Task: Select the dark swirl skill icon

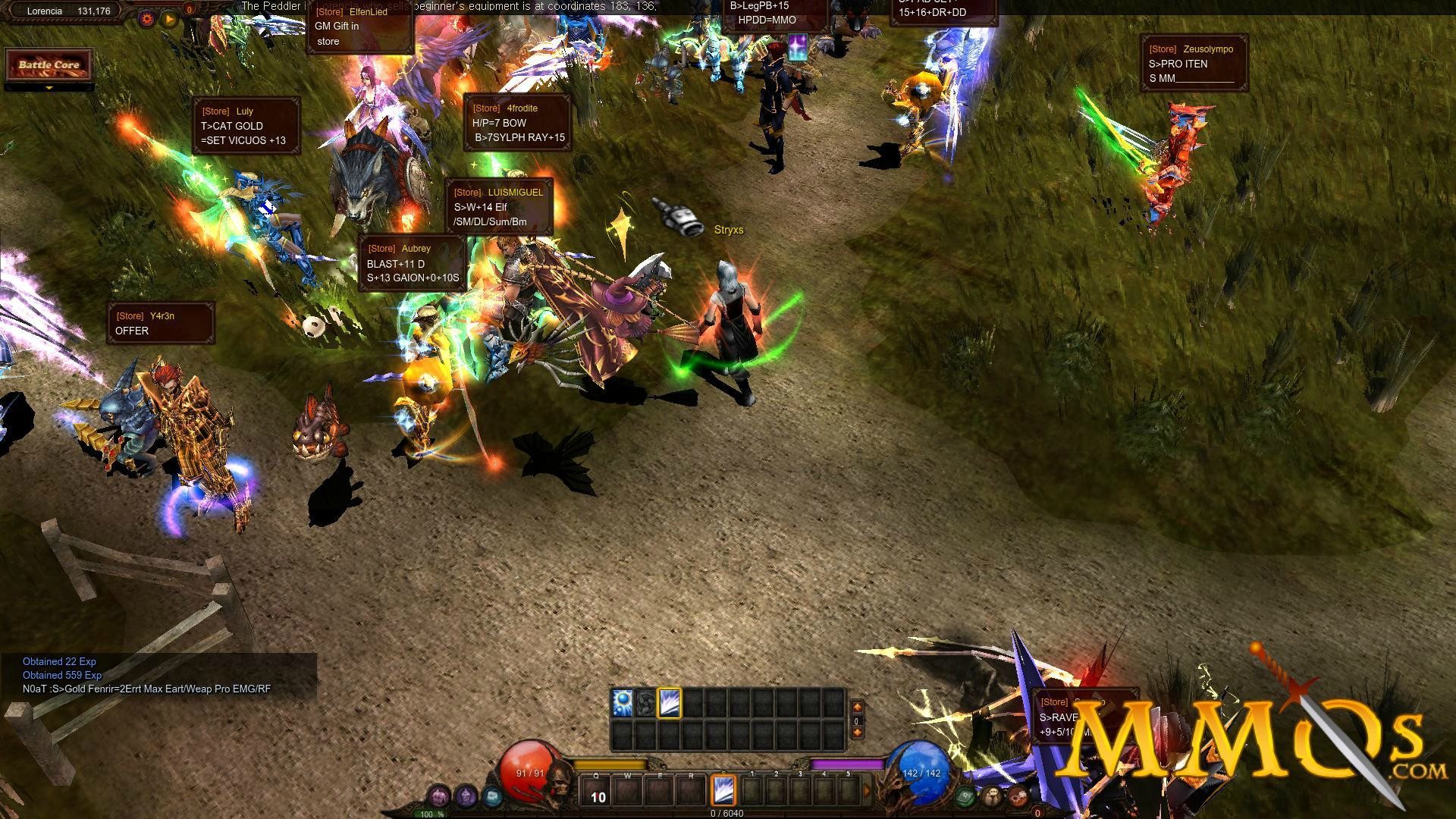Action: (x=645, y=704)
